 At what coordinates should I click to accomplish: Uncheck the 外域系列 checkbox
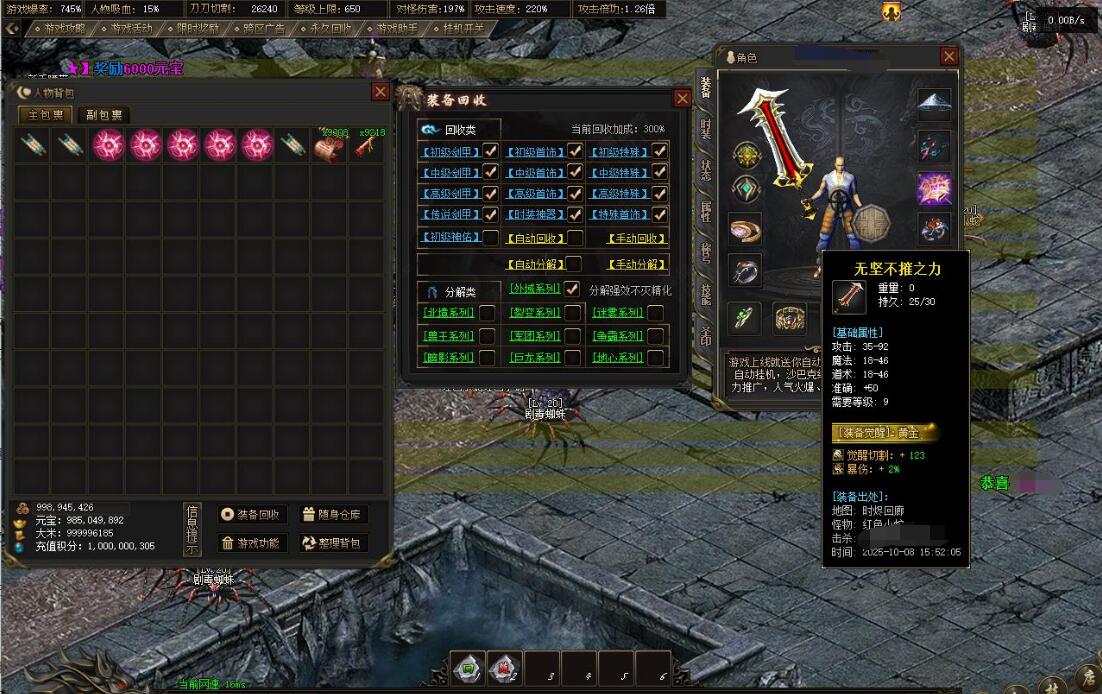(572, 289)
